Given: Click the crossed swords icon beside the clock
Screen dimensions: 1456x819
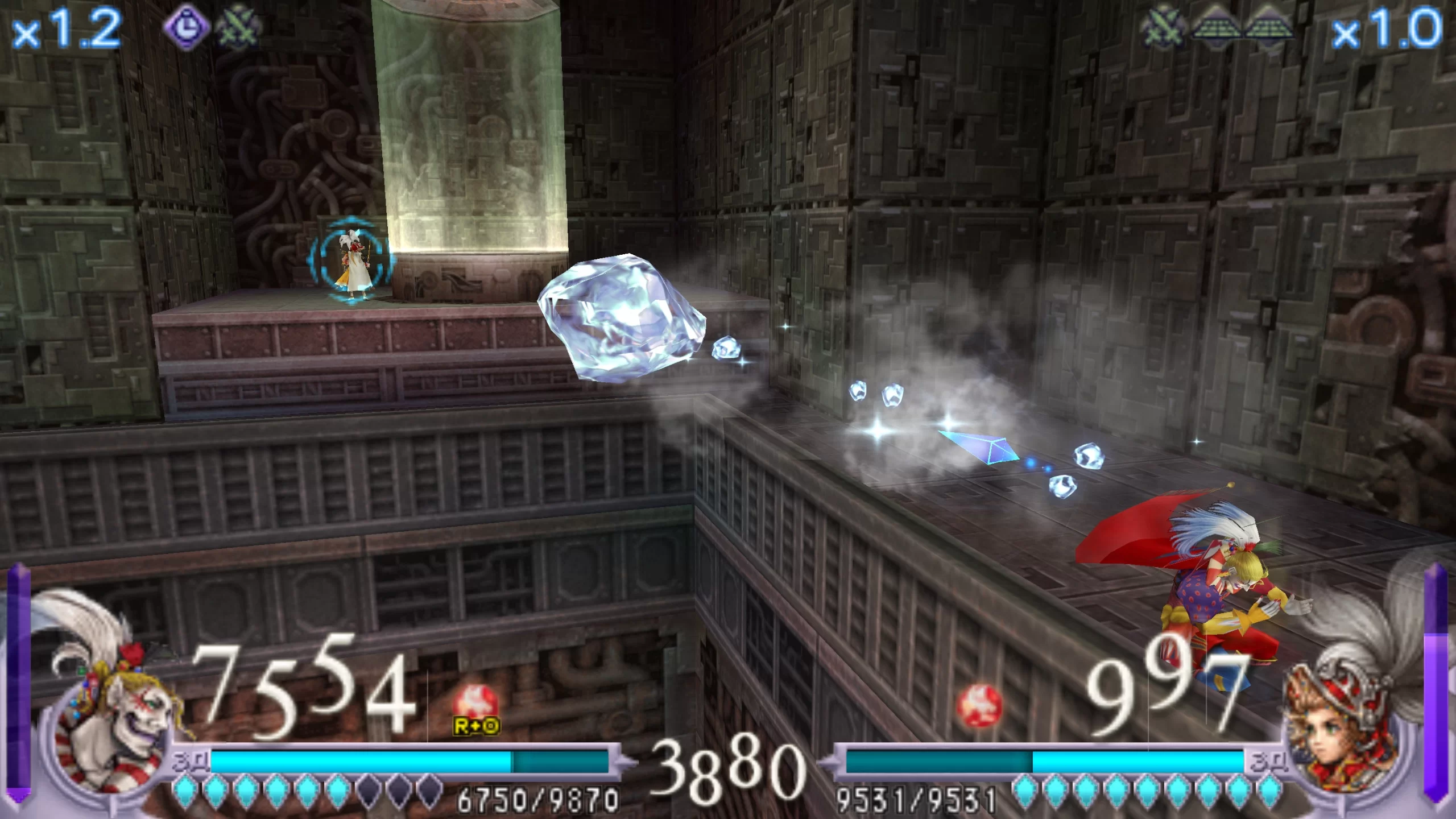Looking at the screenshot, I should 239,27.
